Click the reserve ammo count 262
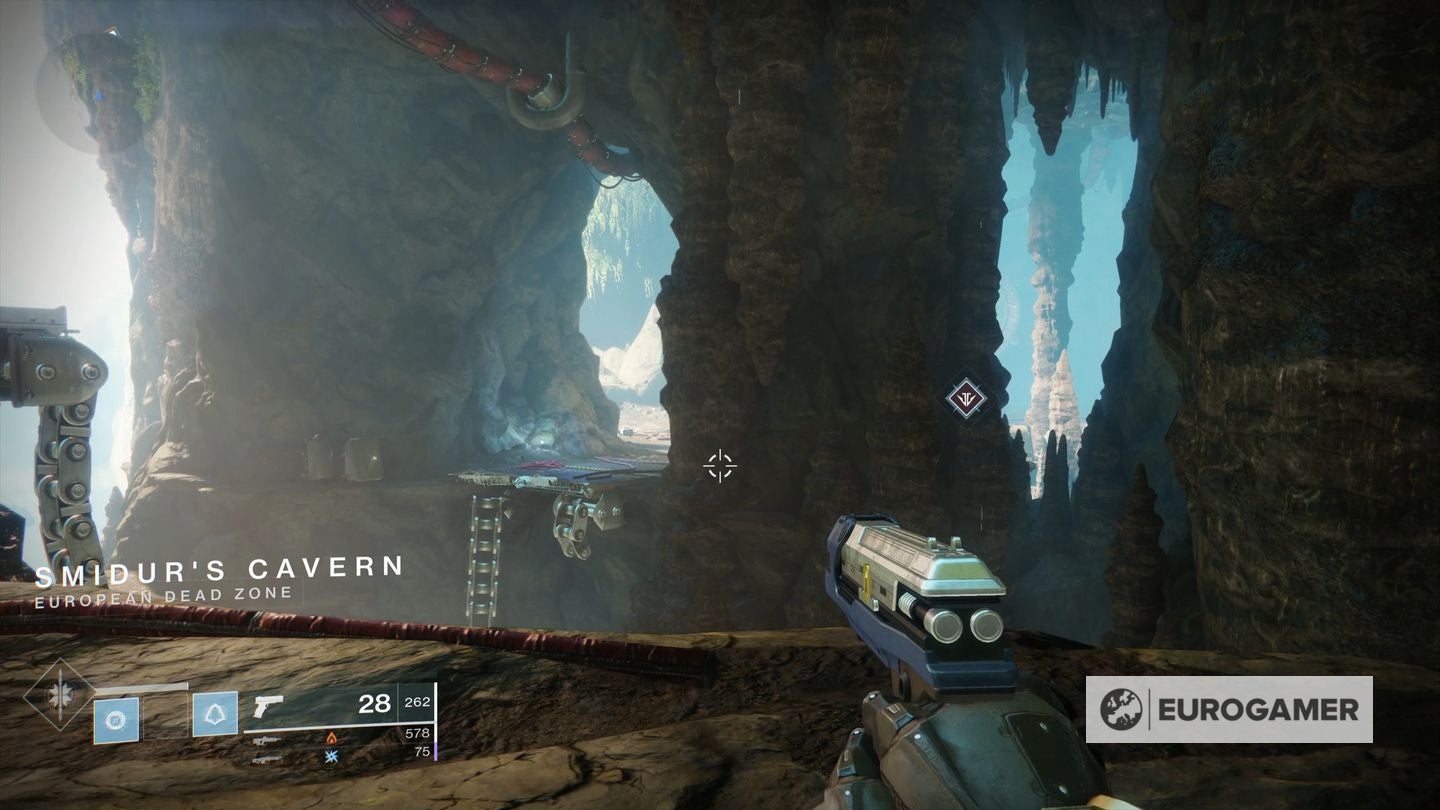Viewport: 1440px width, 810px height. [417, 702]
